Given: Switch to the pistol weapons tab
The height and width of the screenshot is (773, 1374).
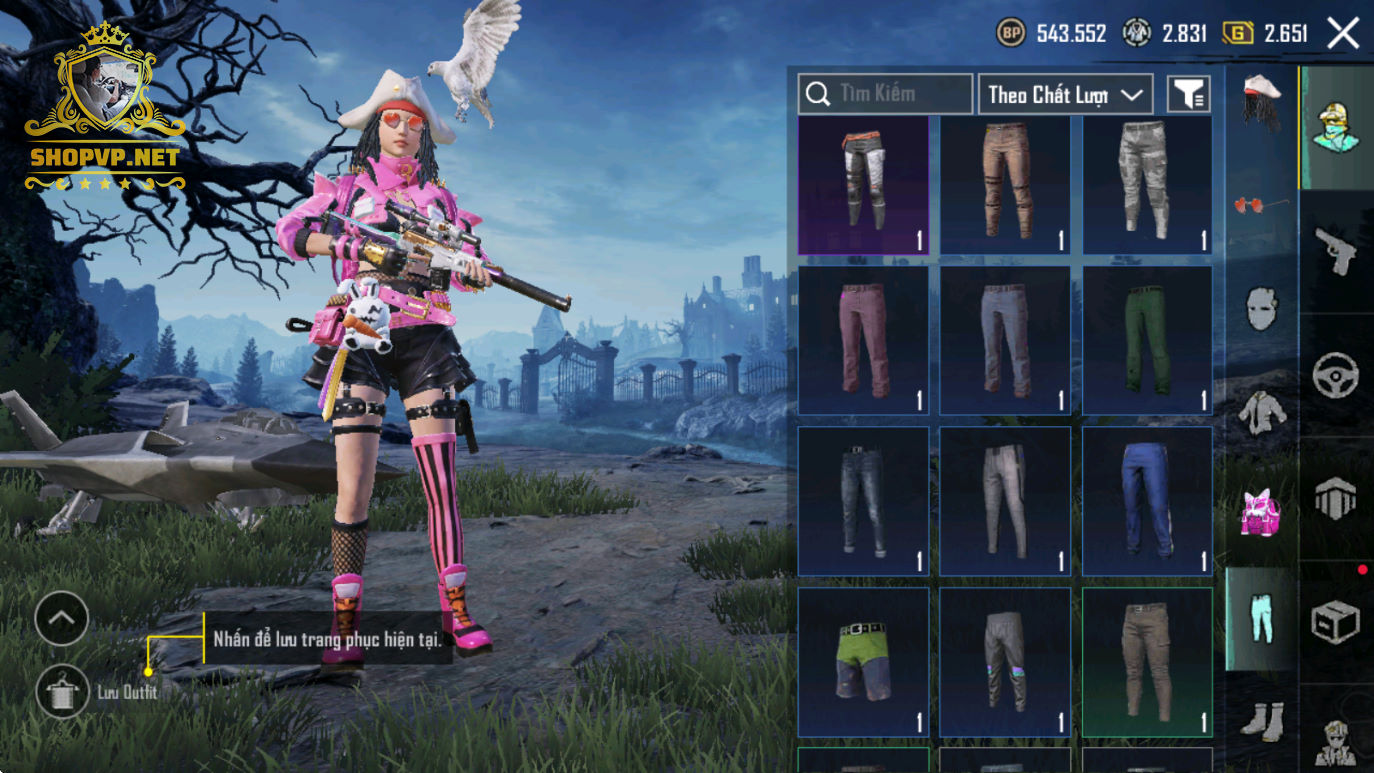Looking at the screenshot, I should (x=1336, y=250).
